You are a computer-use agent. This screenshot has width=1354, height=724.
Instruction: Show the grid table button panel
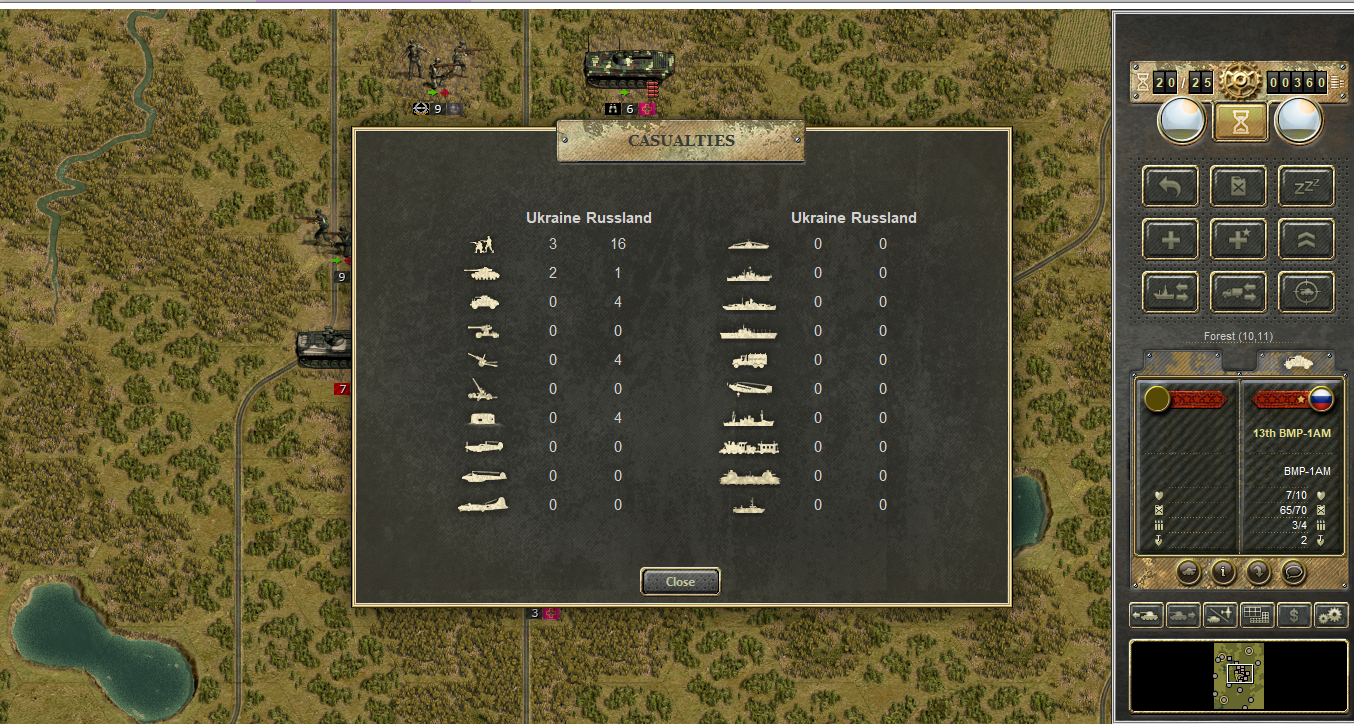point(1257,615)
